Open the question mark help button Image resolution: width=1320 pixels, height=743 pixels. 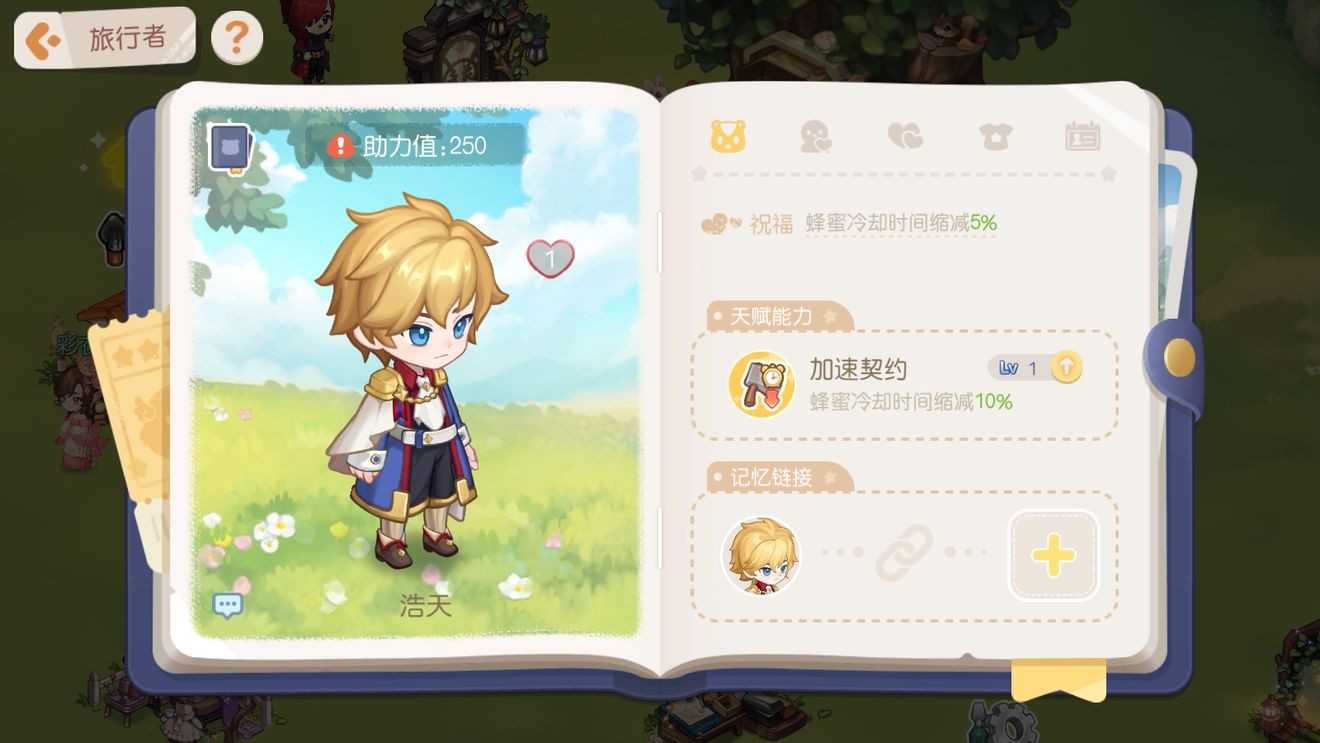(236, 37)
